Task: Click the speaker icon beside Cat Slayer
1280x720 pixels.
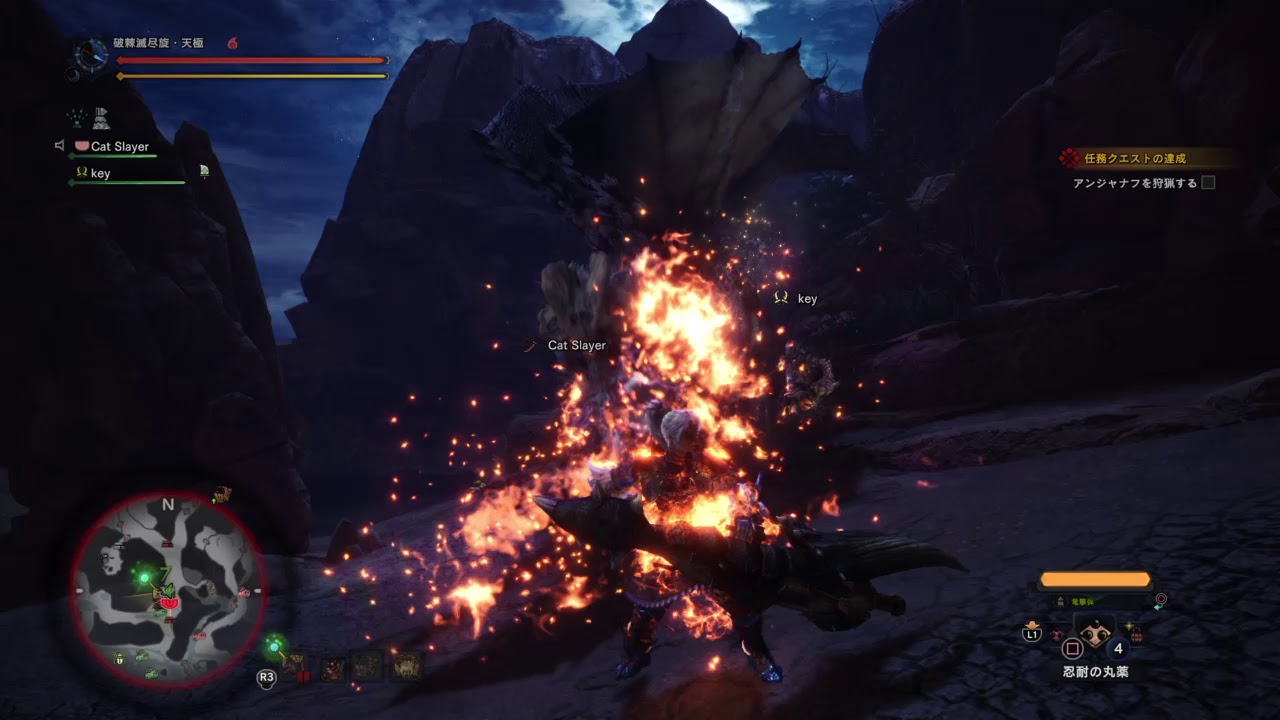Action: tap(60, 146)
